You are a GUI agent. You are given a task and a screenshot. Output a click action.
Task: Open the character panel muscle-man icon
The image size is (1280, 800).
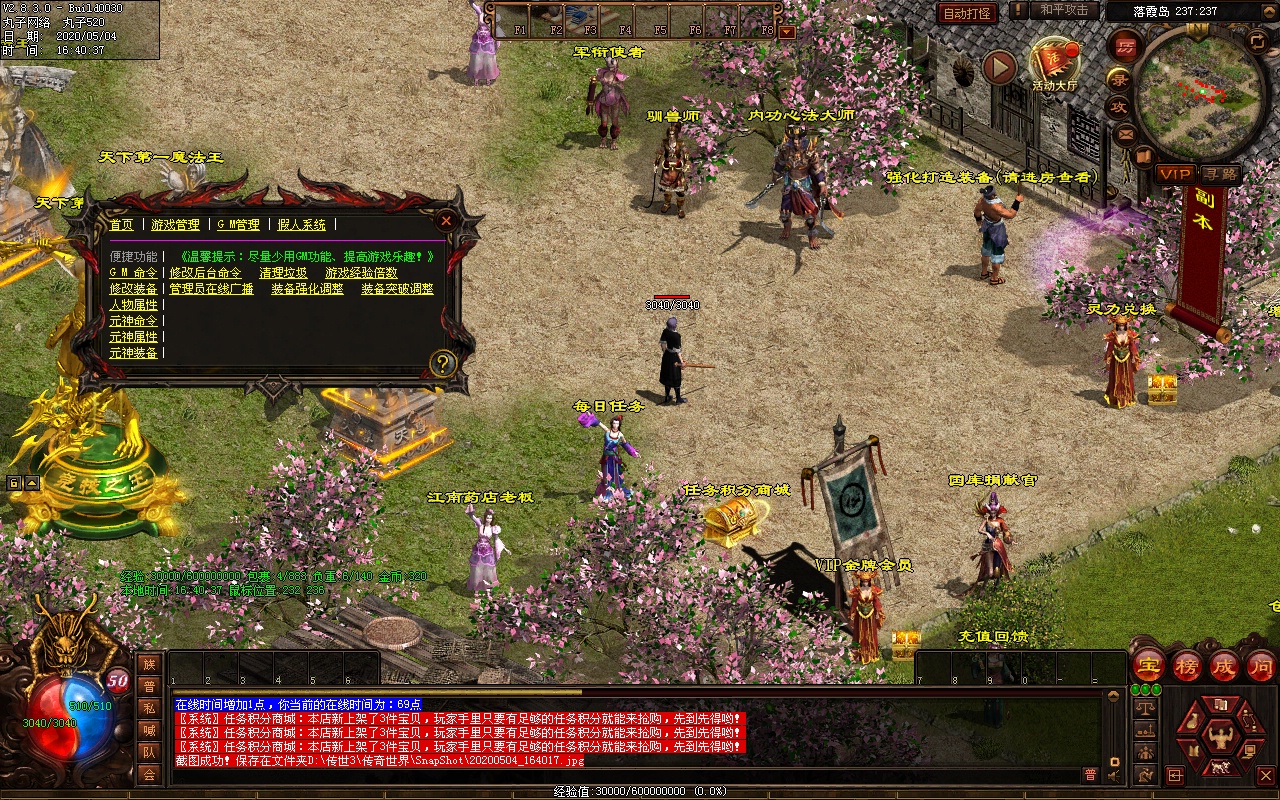point(1220,740)
